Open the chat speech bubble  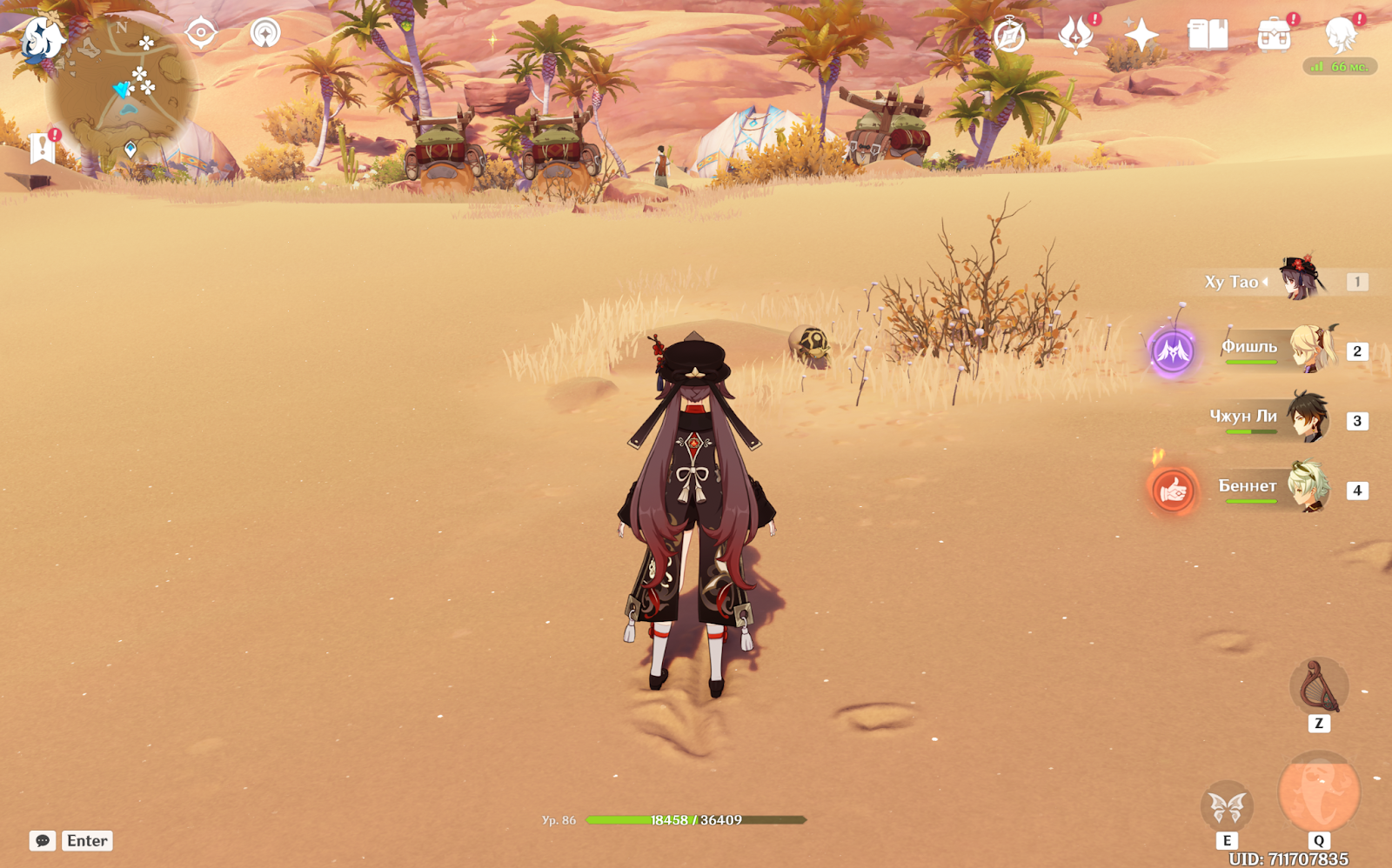click(x=43, y=840)
